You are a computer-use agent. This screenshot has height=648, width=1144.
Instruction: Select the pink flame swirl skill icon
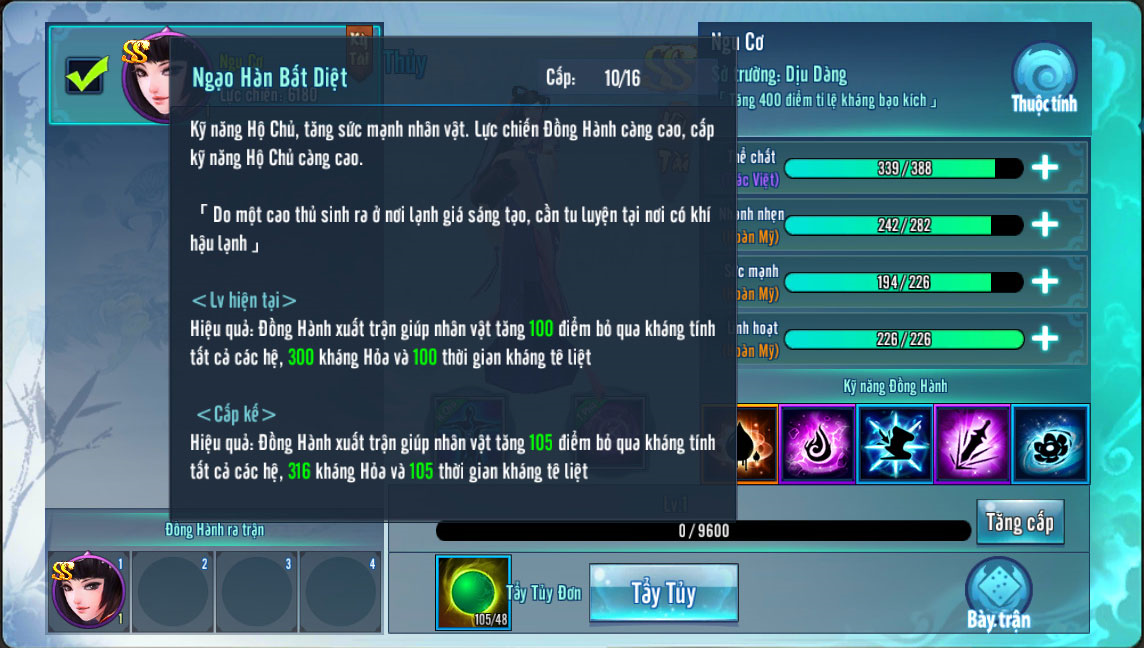[817, 444]
